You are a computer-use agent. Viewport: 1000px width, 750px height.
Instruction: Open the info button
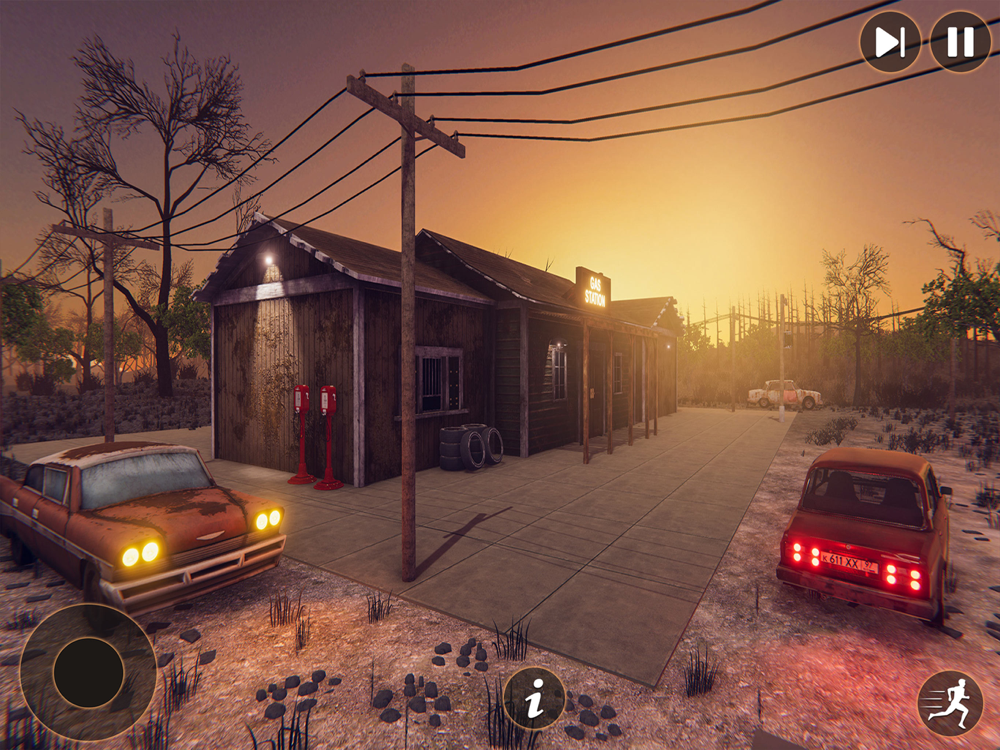pyautogui.click(x=534, y=699)
